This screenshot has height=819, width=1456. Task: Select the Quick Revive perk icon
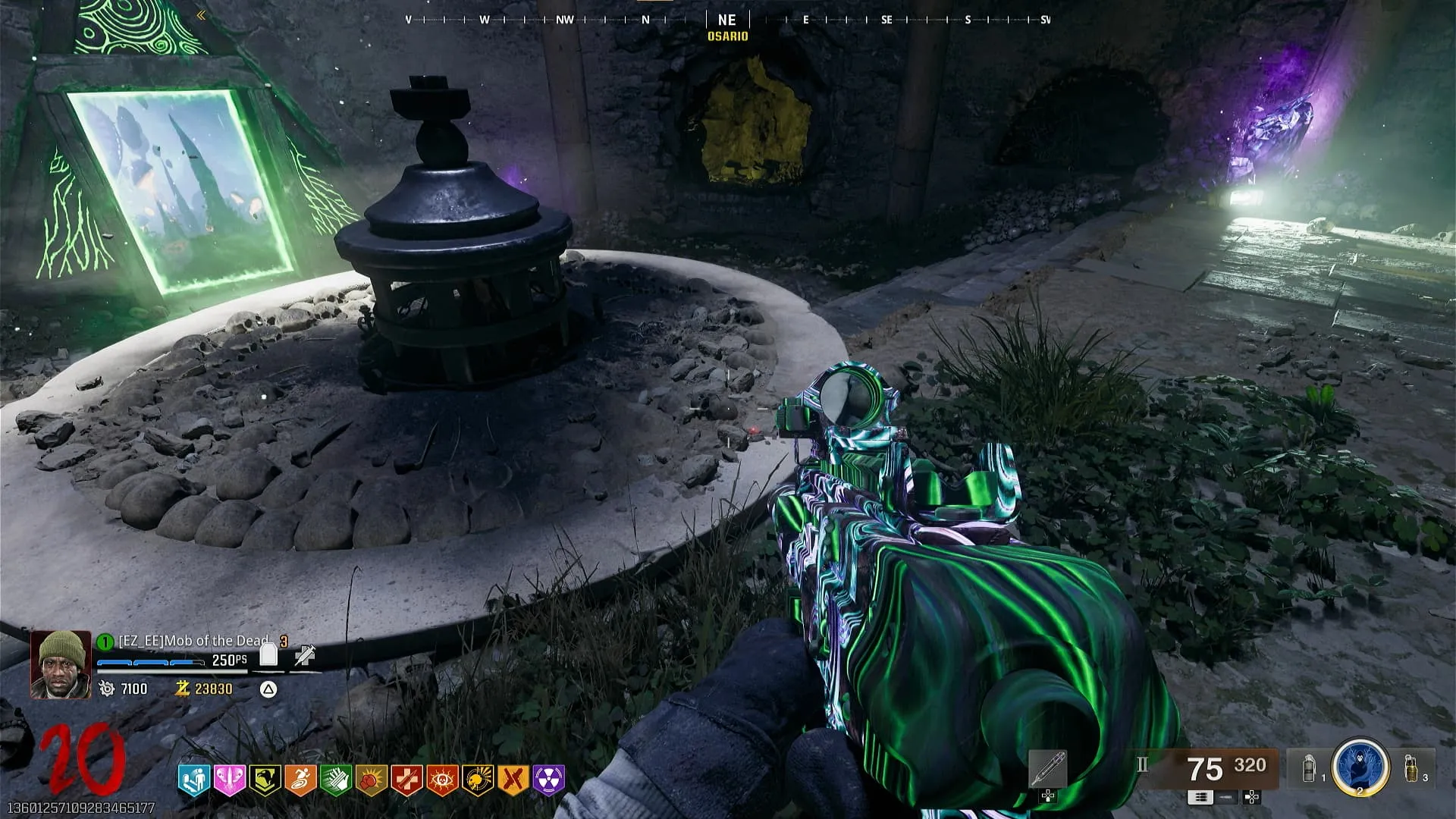pyautogui.click(x=193, y=780)
